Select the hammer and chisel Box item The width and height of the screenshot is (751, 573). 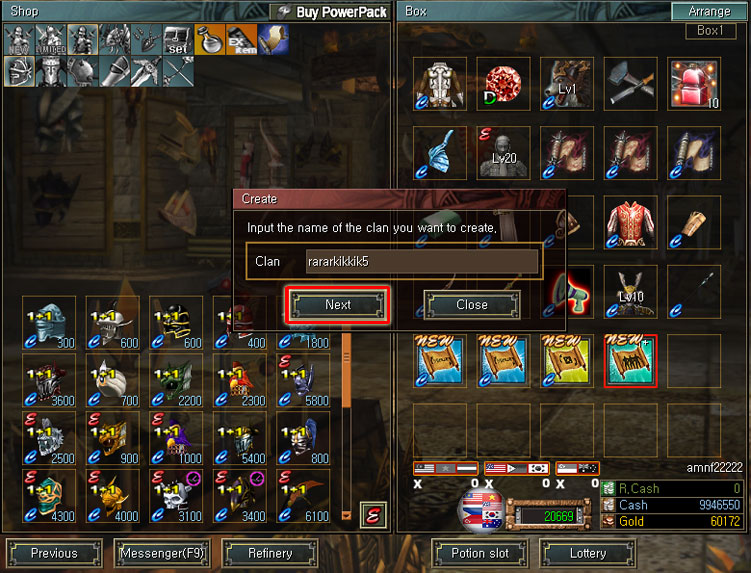click(630, 83)
